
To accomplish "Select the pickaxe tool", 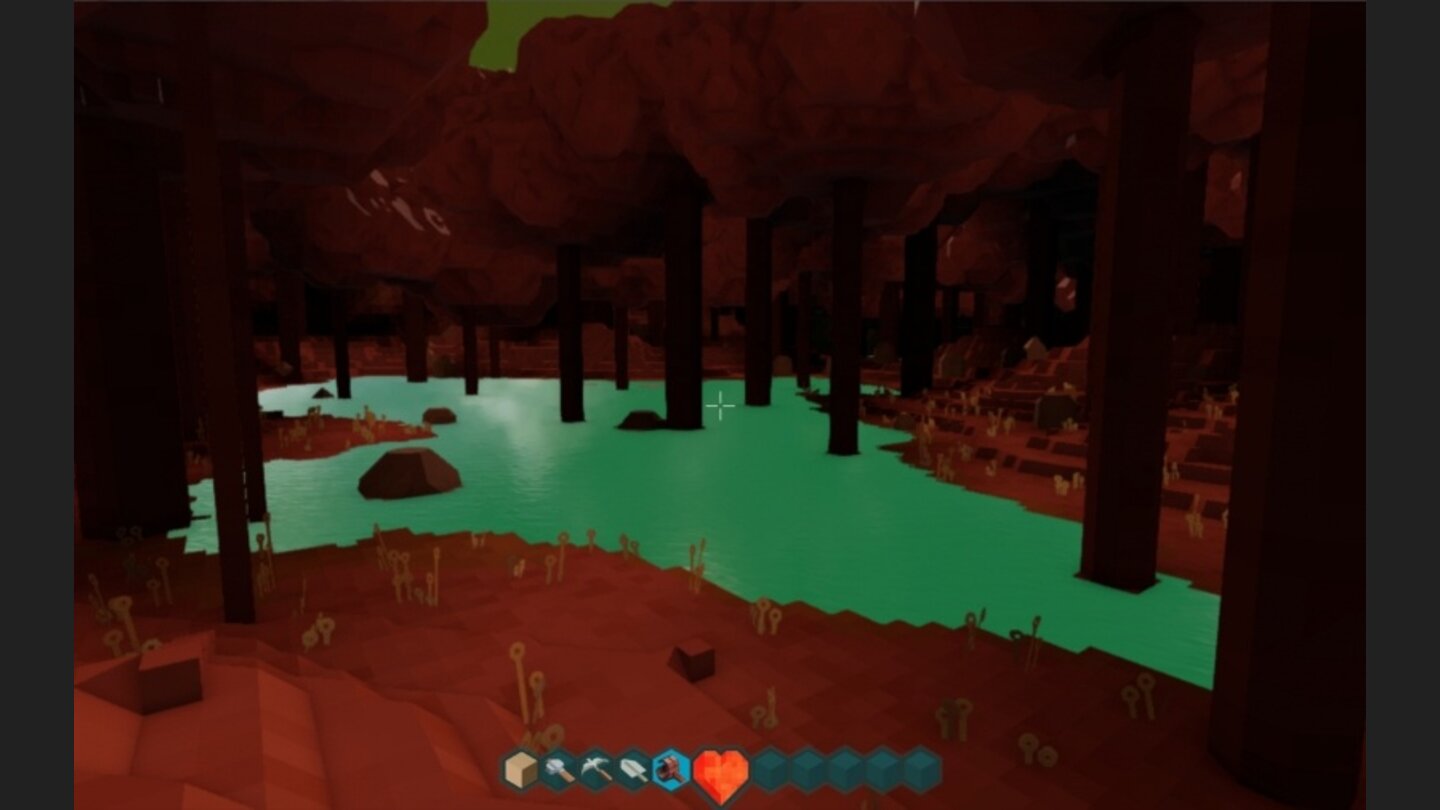I will [595, 770].
